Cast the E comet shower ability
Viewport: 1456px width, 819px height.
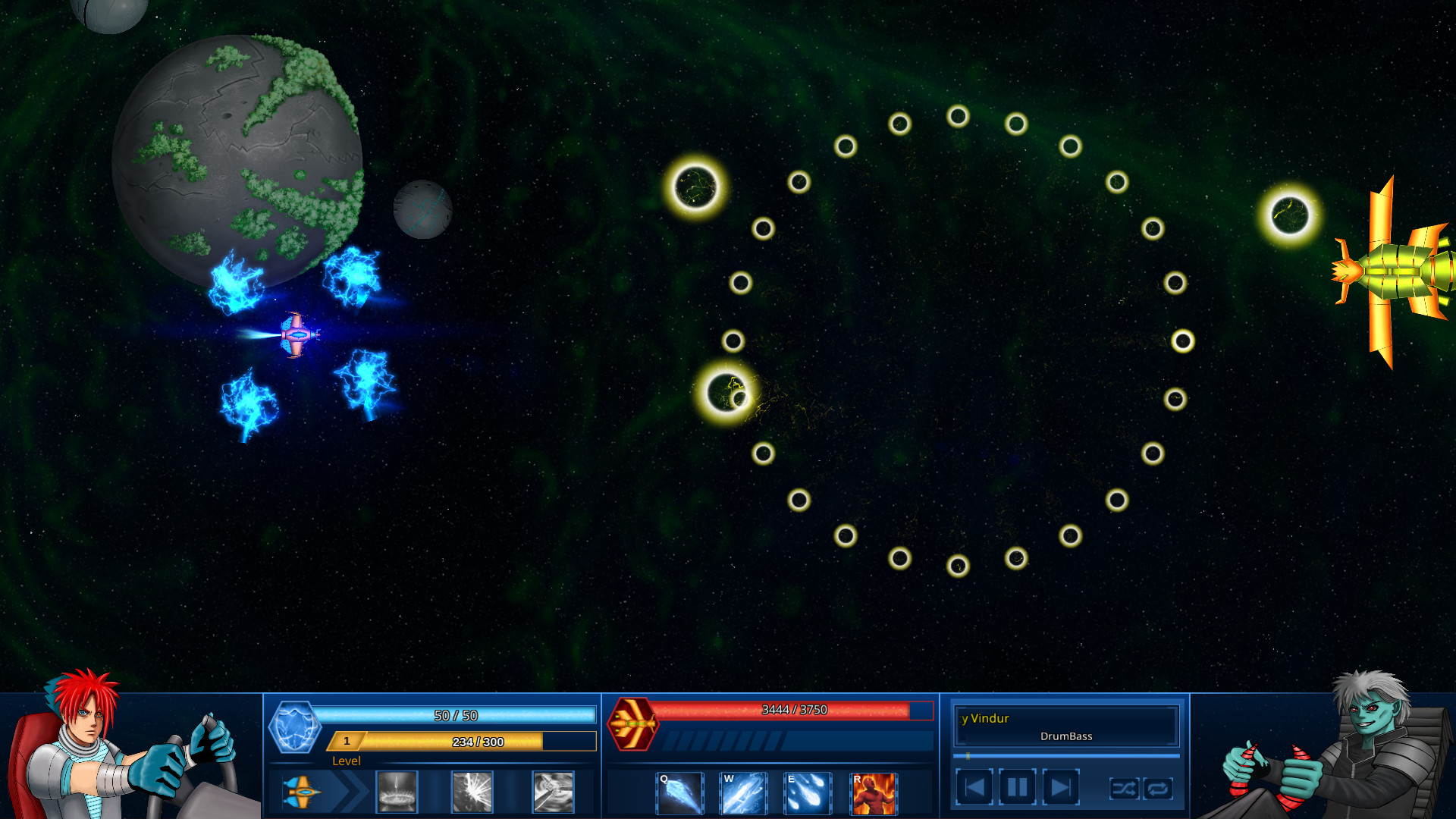pos(808,793)
